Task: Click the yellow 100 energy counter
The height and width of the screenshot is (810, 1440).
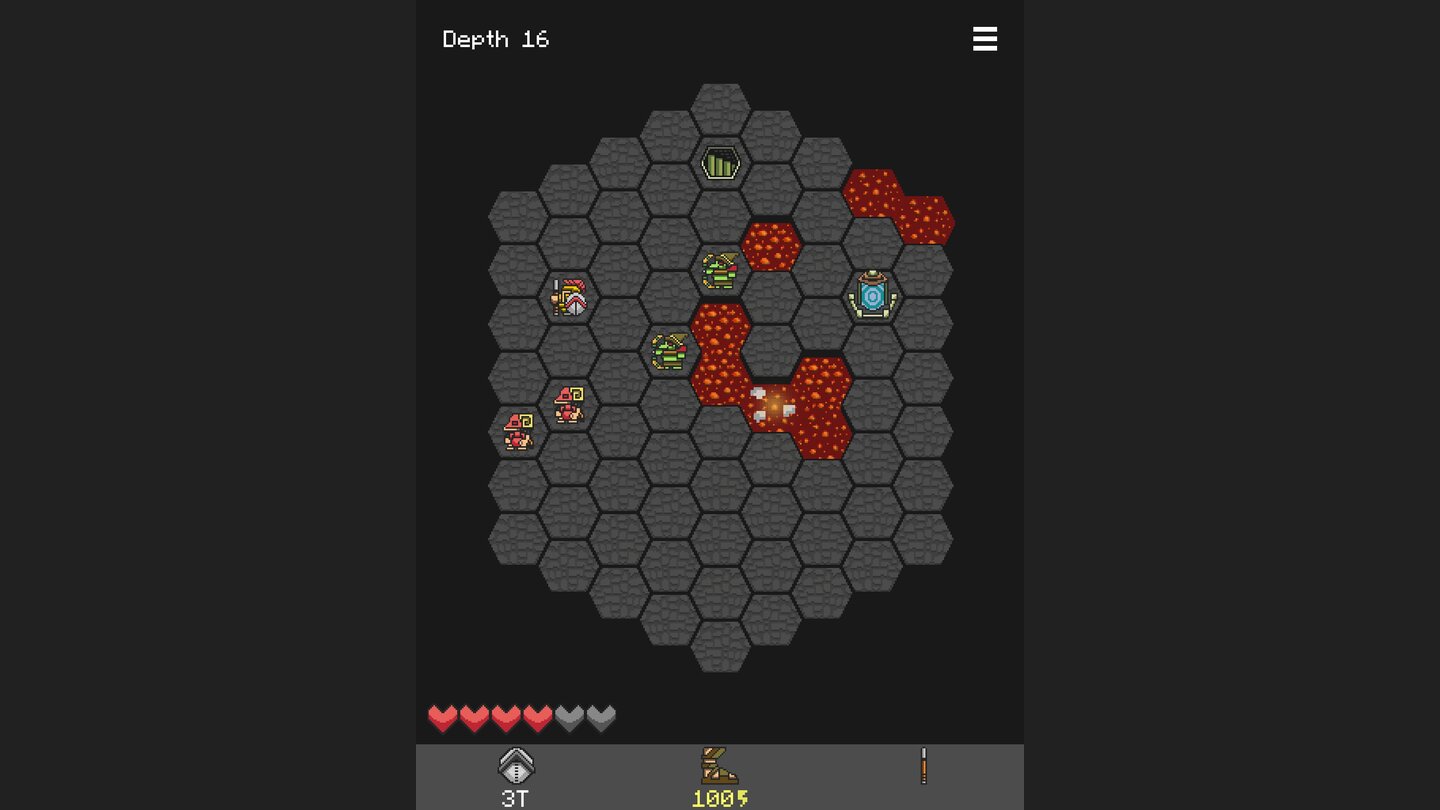Action: pos(720,798)
